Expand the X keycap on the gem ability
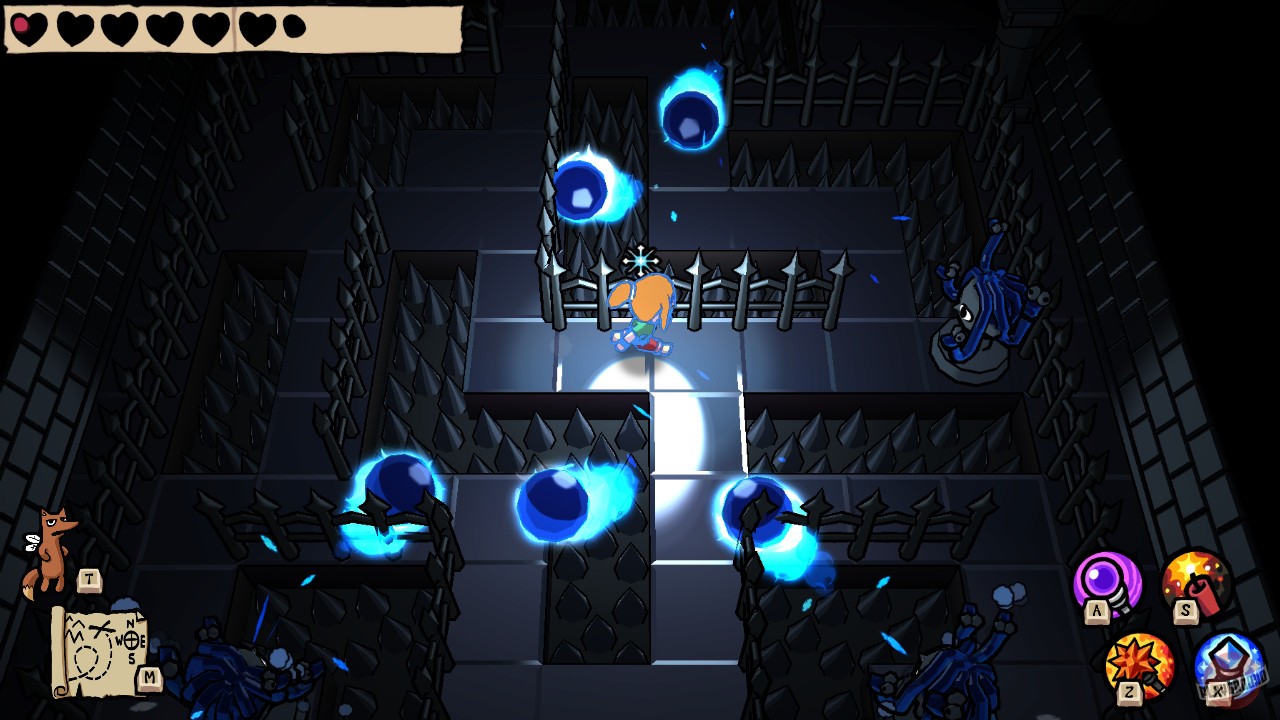This screenshot has width=1280, height=720. point(1218,690)
